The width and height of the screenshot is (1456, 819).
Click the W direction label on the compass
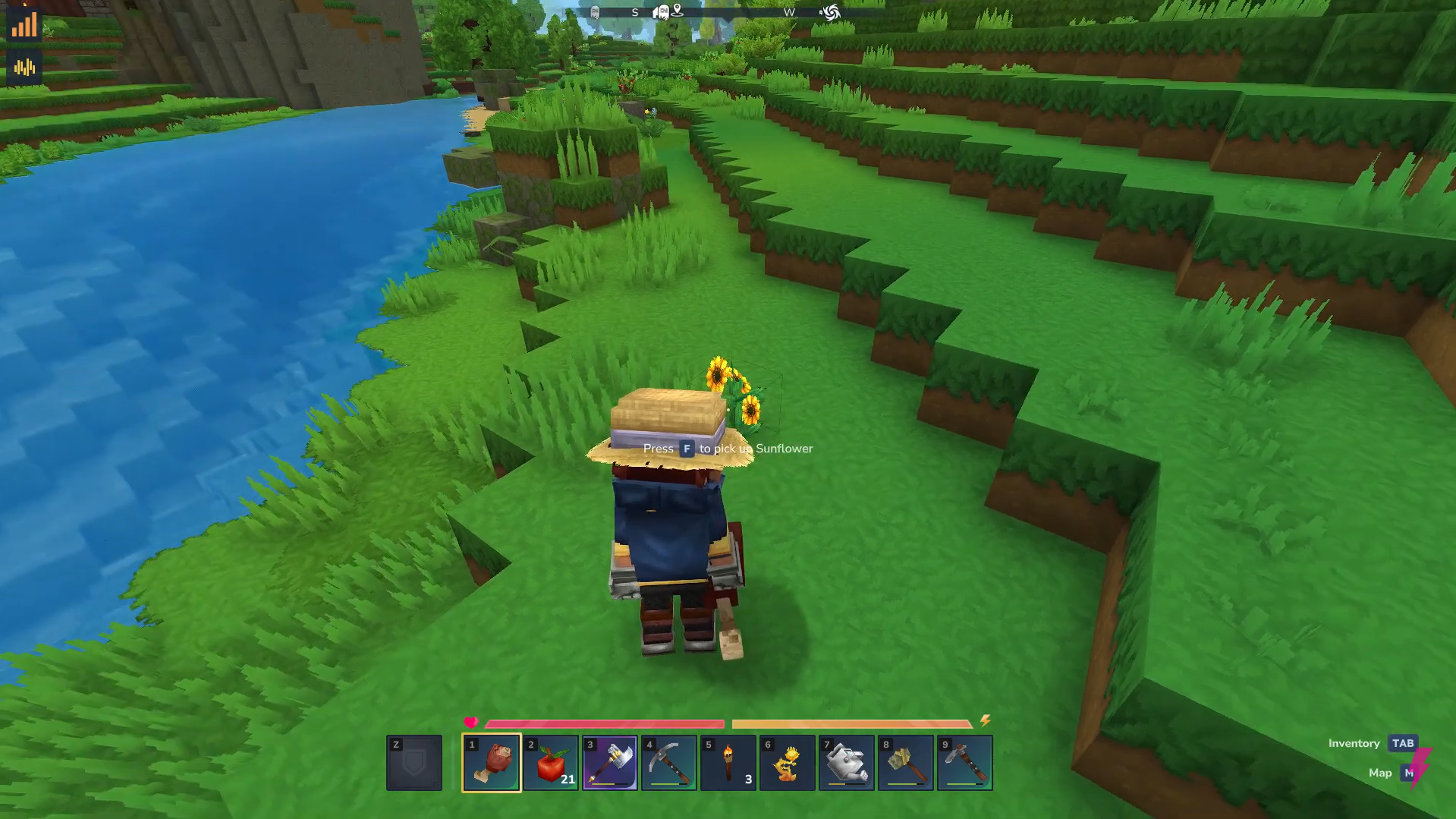tap(788, 12)
